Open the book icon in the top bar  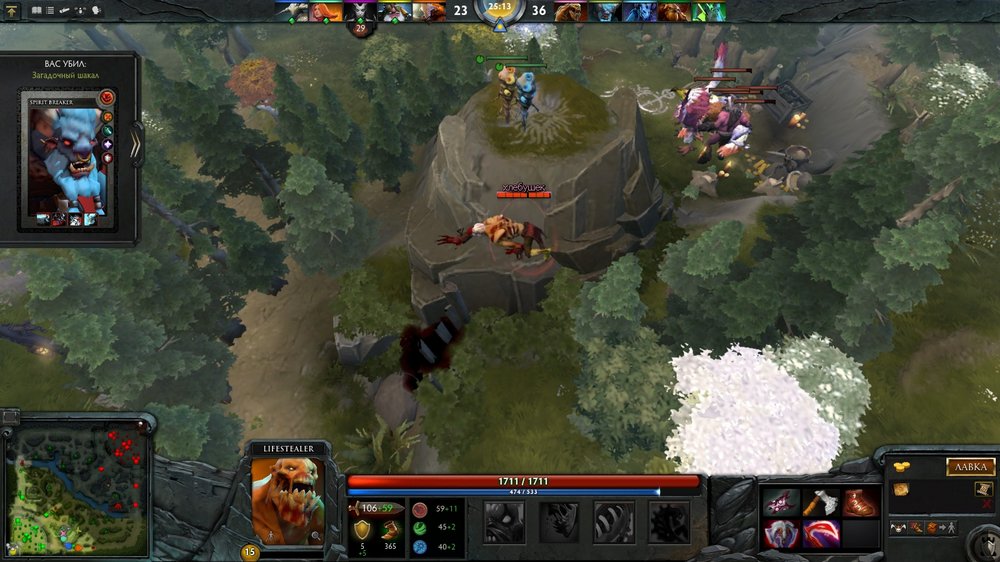[x=36, y=10]
